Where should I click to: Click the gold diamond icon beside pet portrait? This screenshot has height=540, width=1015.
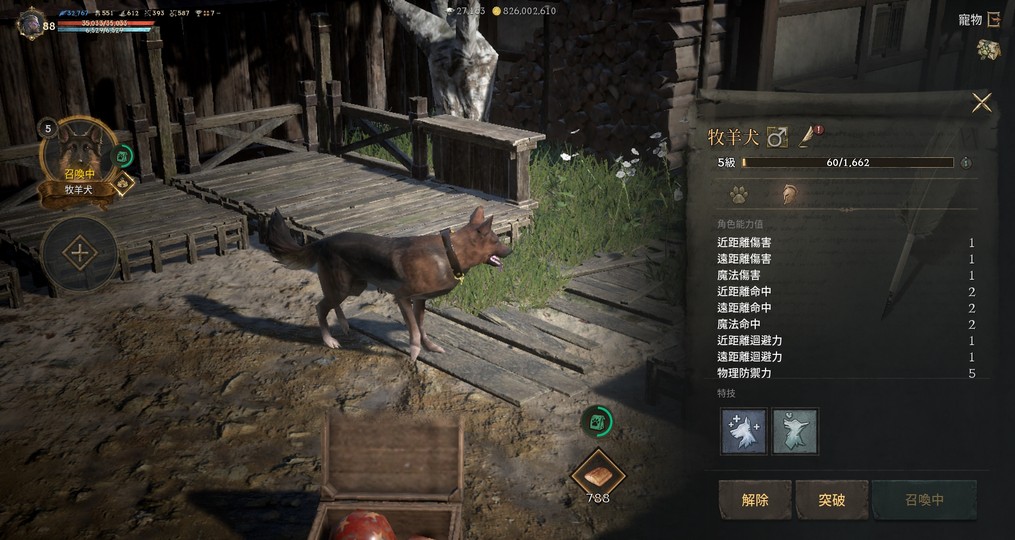coord(123,184)
